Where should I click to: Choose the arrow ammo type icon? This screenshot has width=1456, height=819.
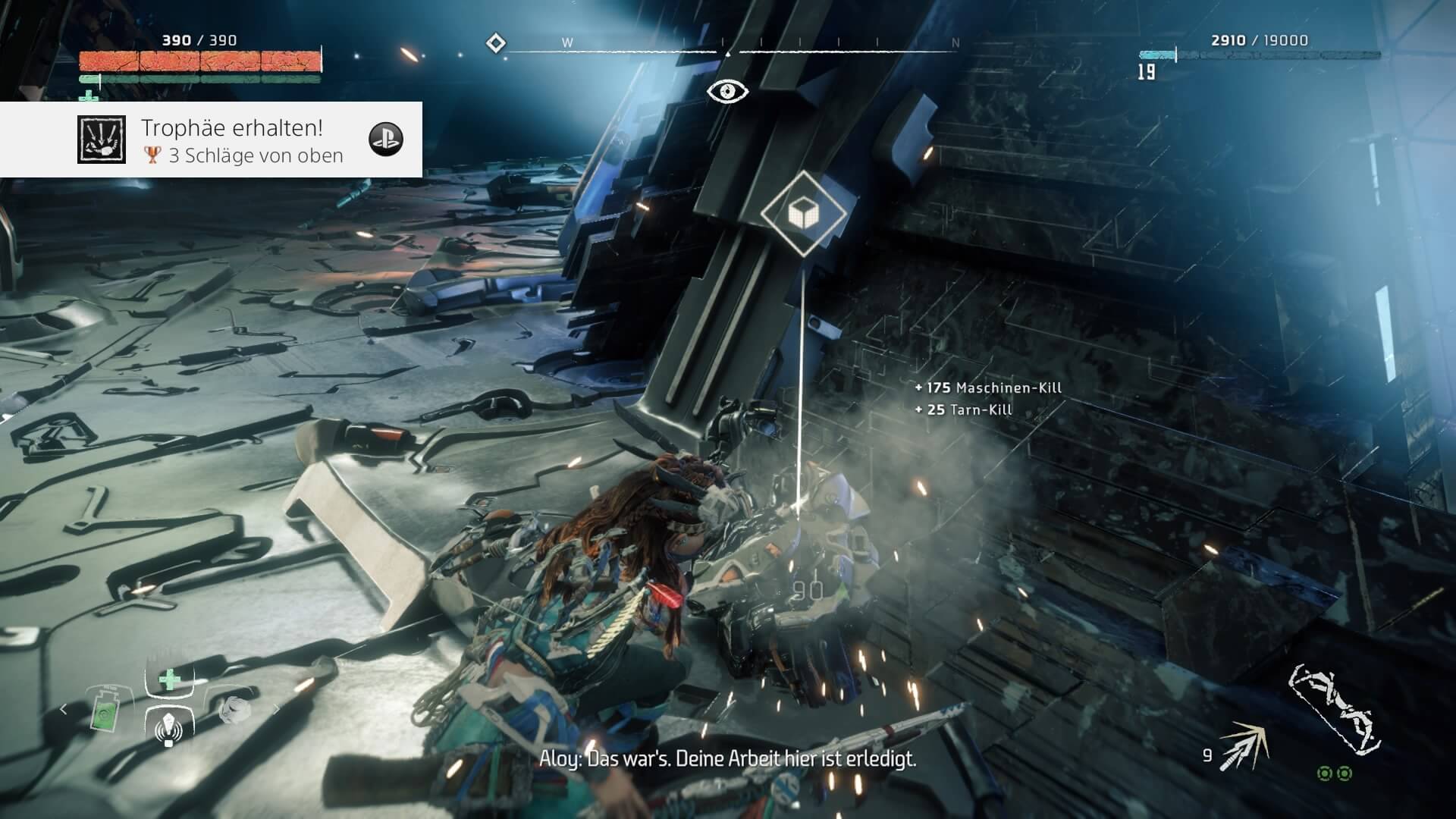click(x=1244, y=746)
